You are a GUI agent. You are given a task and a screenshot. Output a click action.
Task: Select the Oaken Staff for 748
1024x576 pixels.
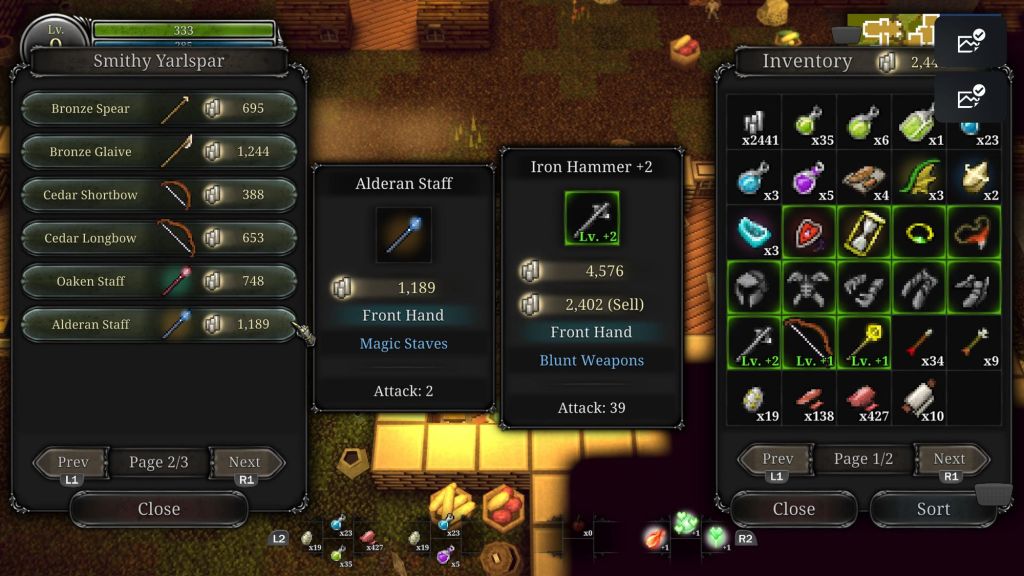[159, 281]
